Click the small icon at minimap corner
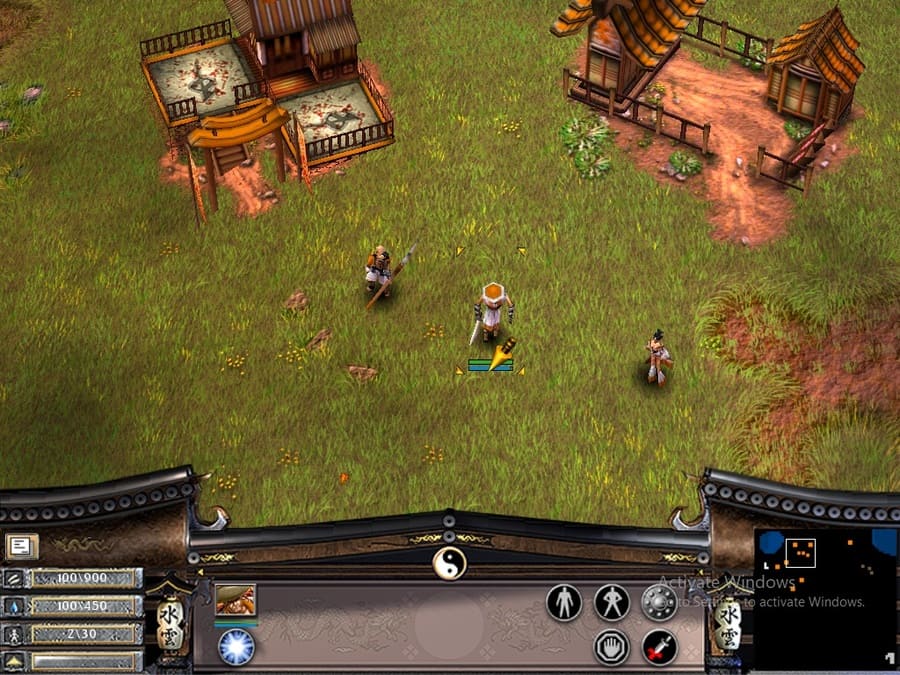 [x=887, y=658]
